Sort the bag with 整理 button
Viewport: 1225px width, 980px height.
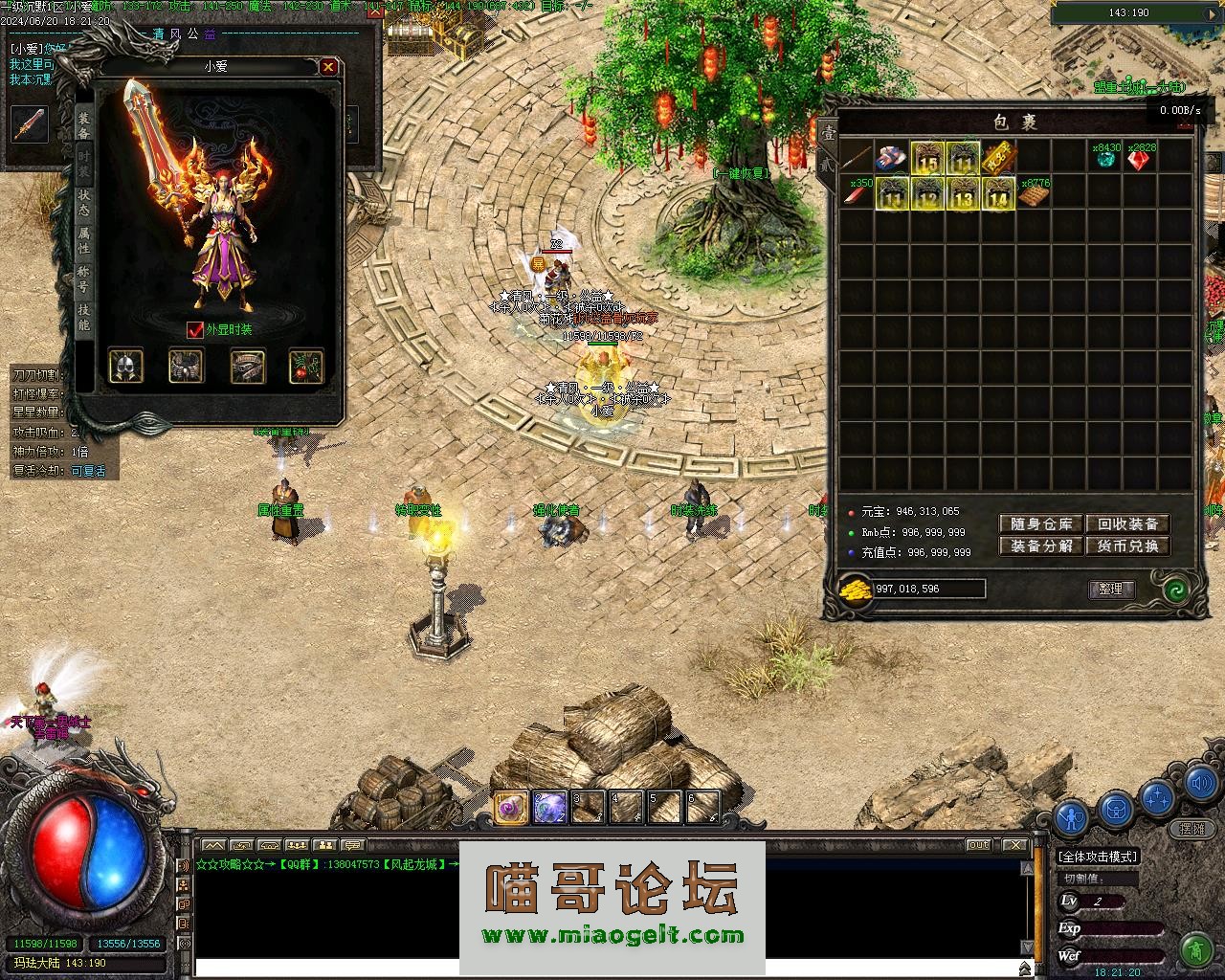[x=1111, y=590]
